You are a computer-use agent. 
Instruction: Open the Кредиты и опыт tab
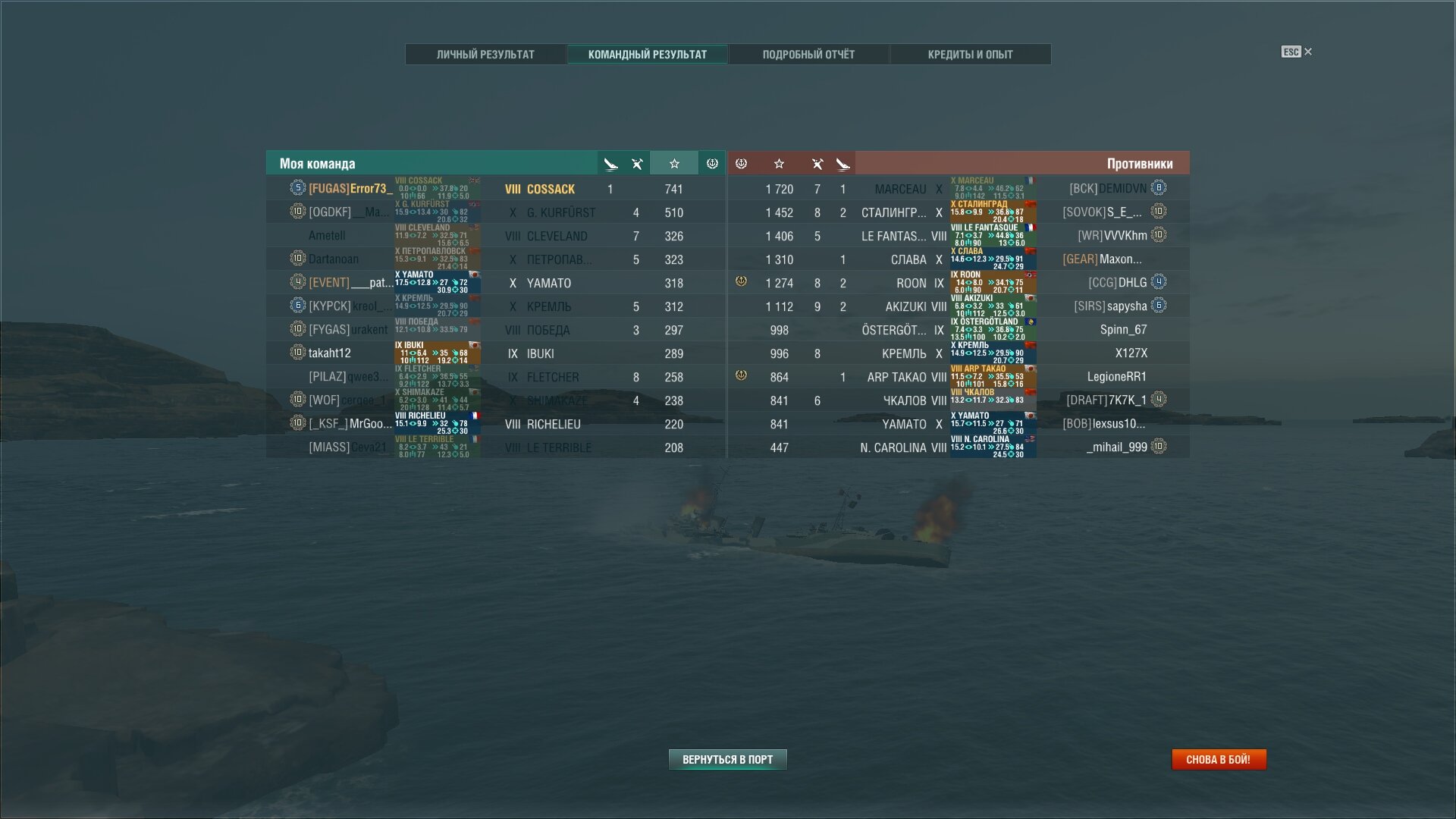click(x=970, y=55)
